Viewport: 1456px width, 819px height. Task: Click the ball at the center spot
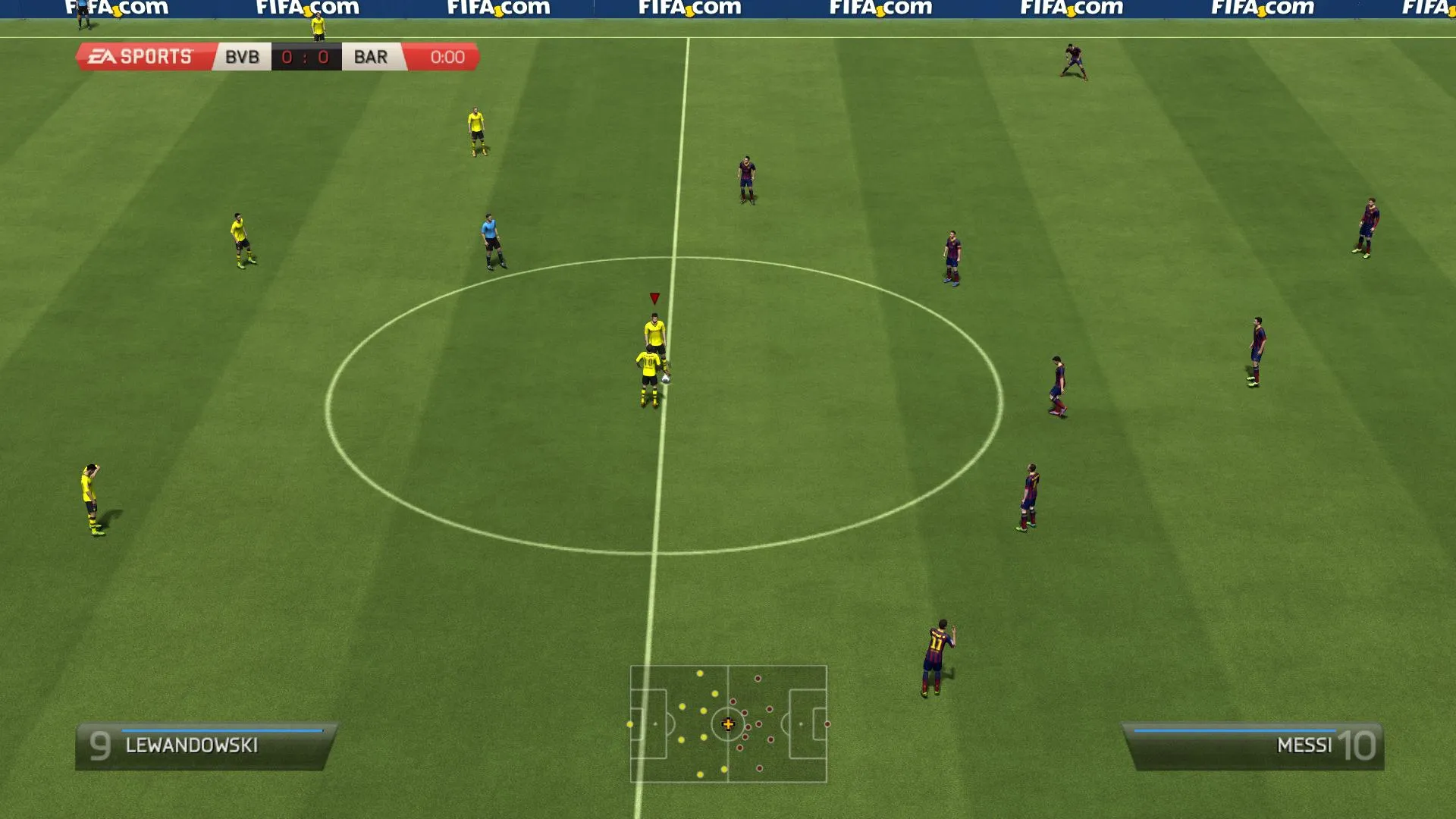pyautogui.click(x=665, y=380)
